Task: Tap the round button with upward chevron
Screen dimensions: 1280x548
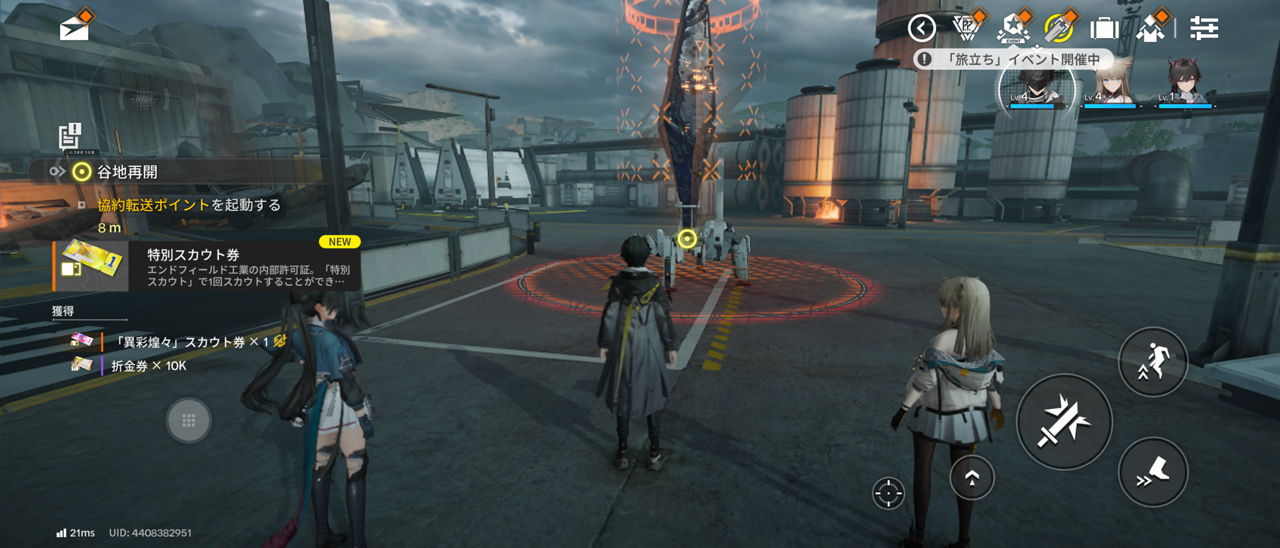Action: [x=971, y=477]
